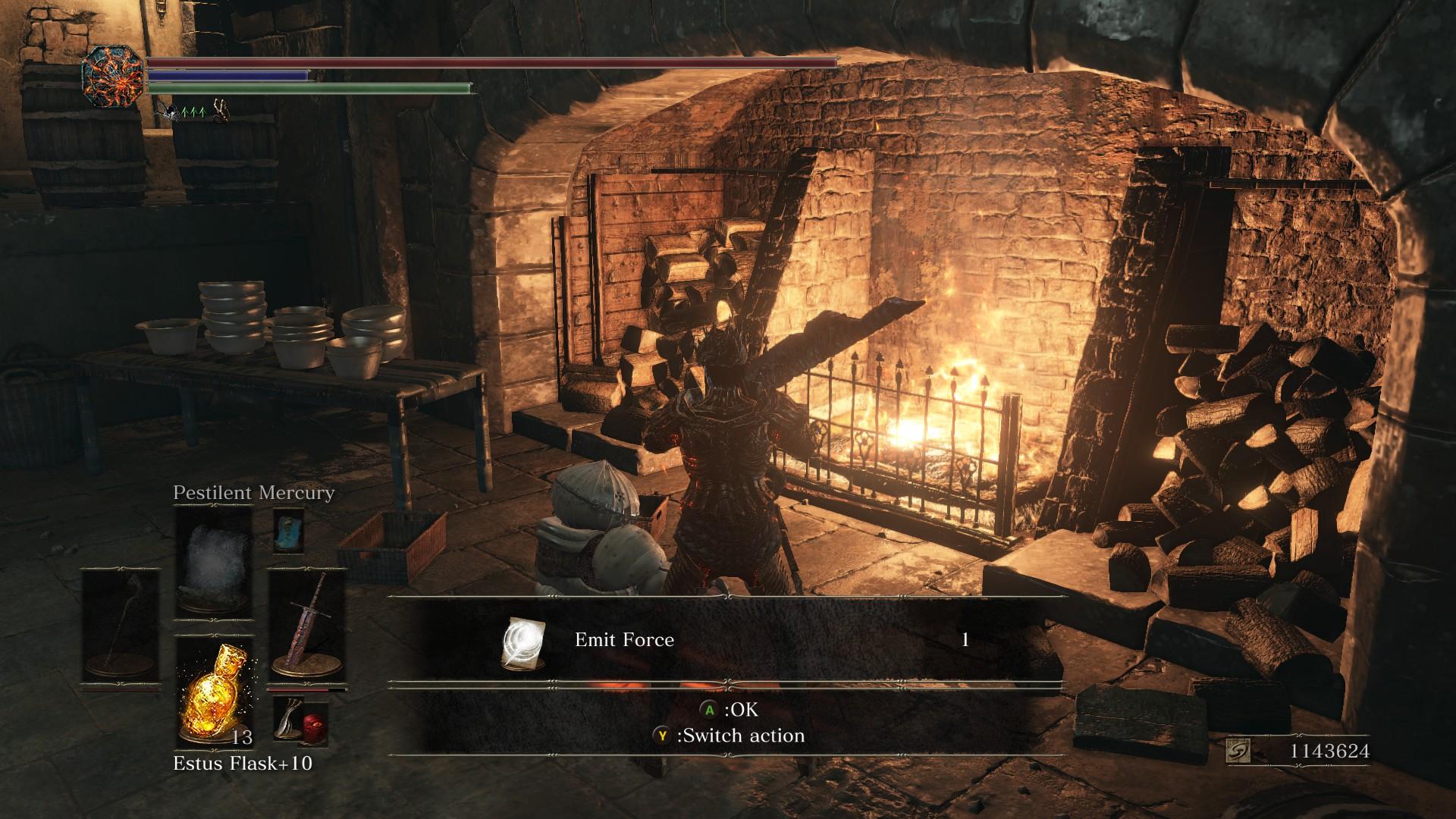
Task: Select the Pestilent Mercury spell slot
Action: pyautogui.click(x=213, y=562)
